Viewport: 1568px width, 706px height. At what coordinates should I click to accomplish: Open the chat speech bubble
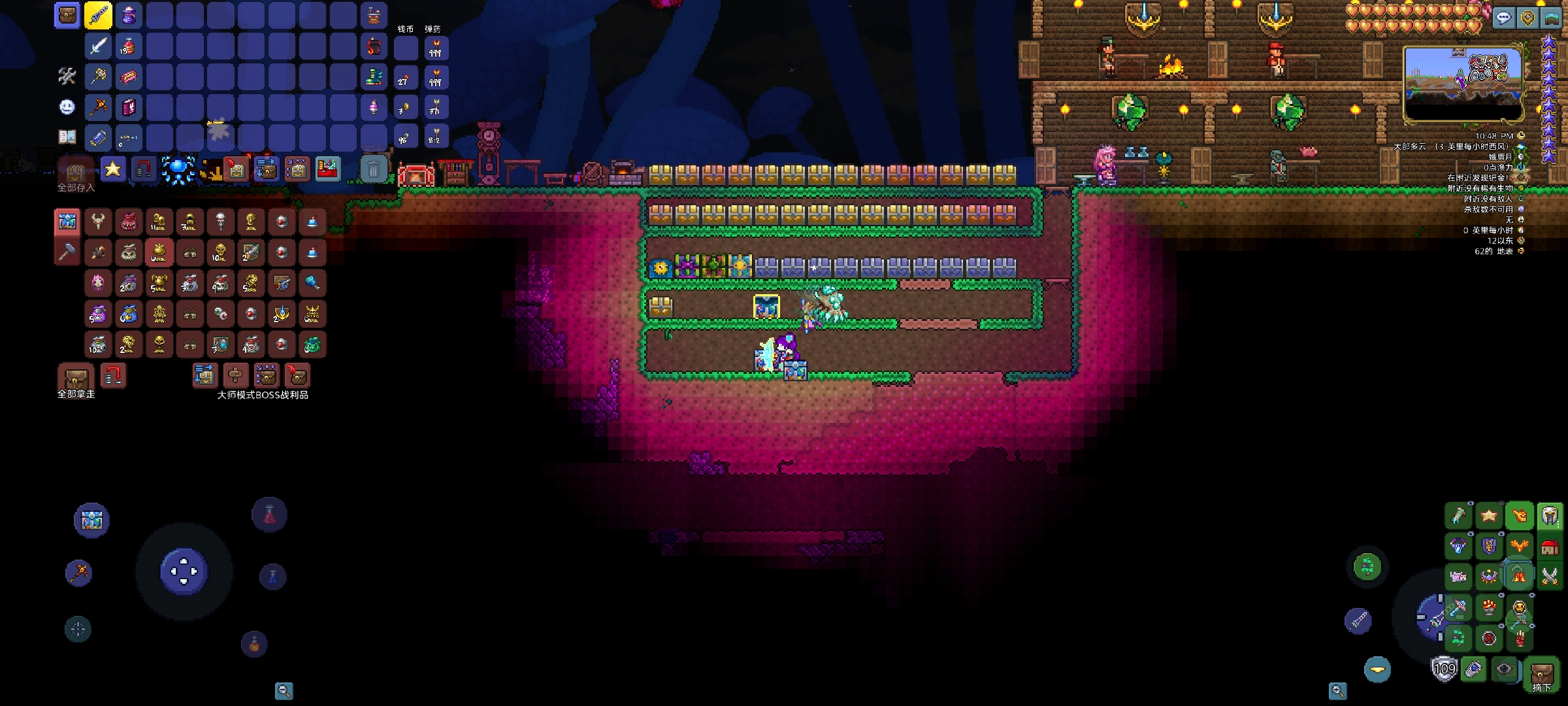coord(1503,18)
